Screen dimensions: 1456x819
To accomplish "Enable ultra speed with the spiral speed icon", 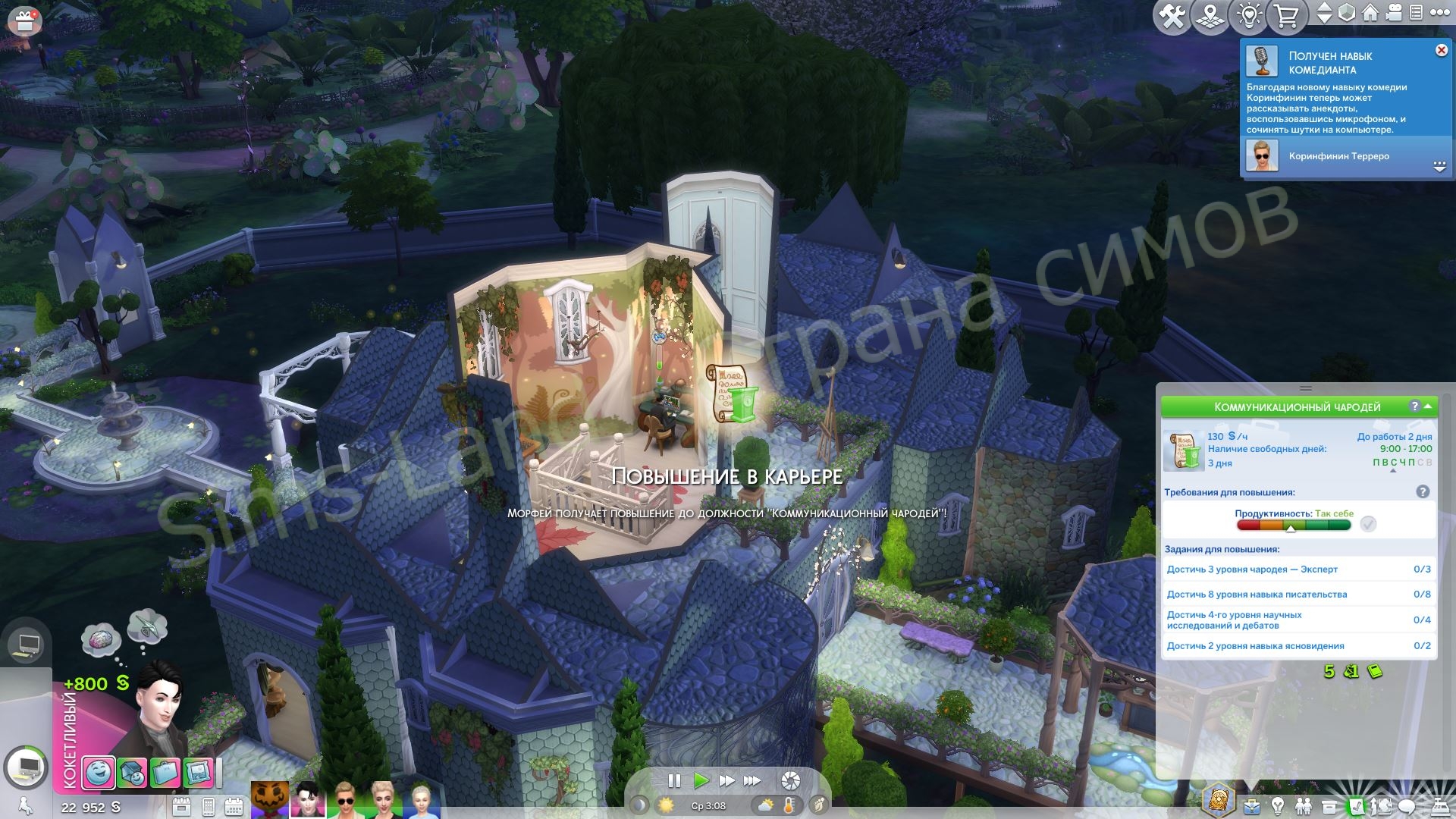I will point(789,780).
